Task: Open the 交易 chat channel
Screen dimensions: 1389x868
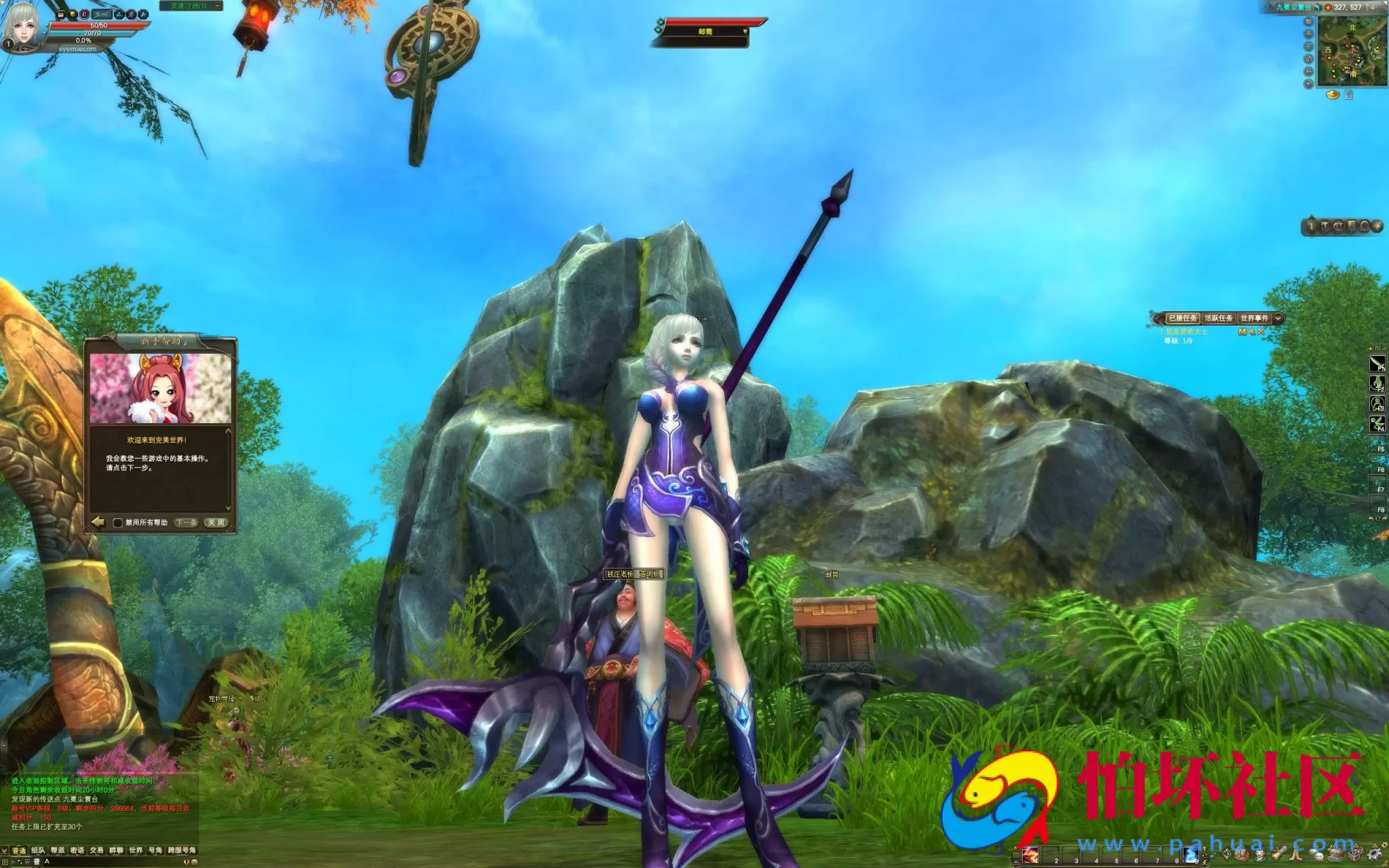Action: click(97, 850)
